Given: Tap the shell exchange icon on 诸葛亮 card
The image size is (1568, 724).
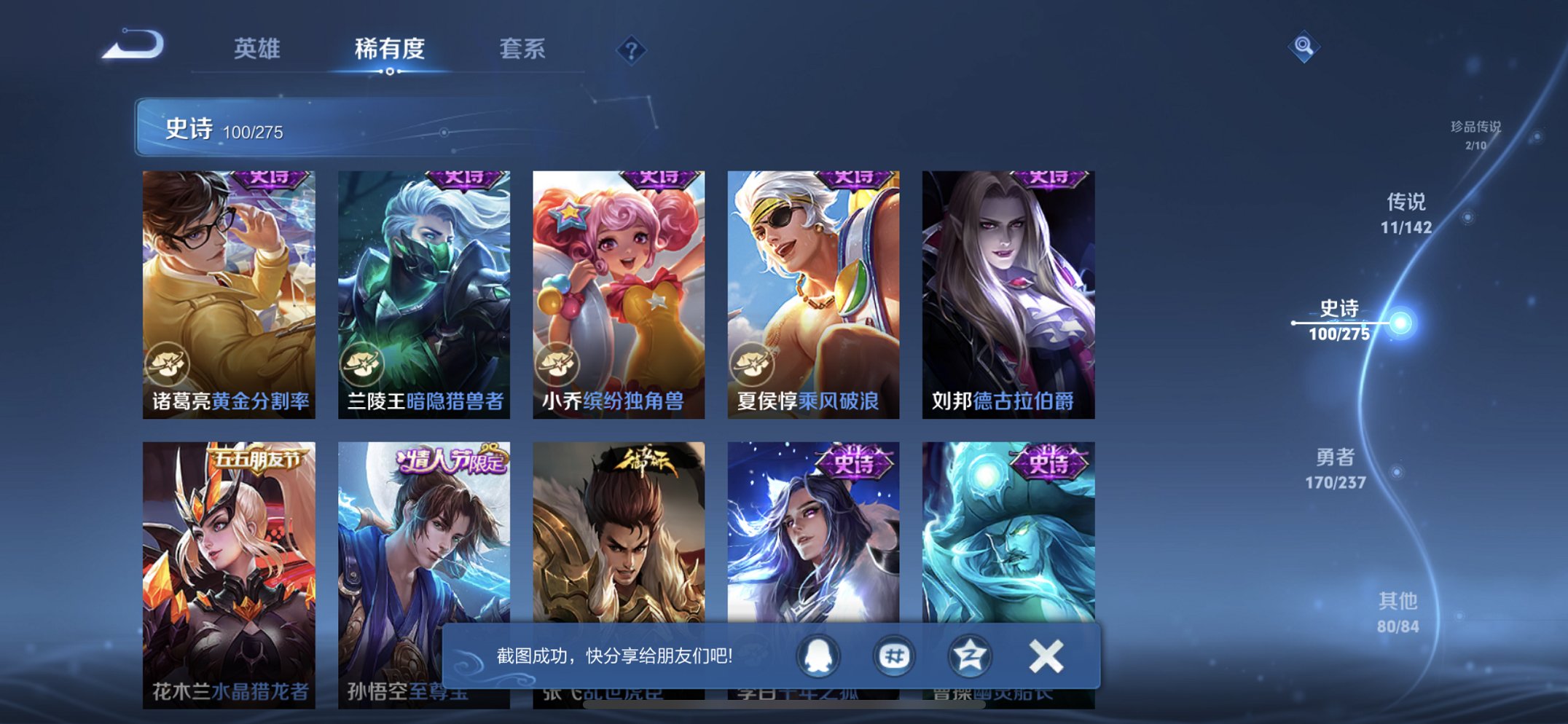Looking at the screenshot, I should (168, 364).
